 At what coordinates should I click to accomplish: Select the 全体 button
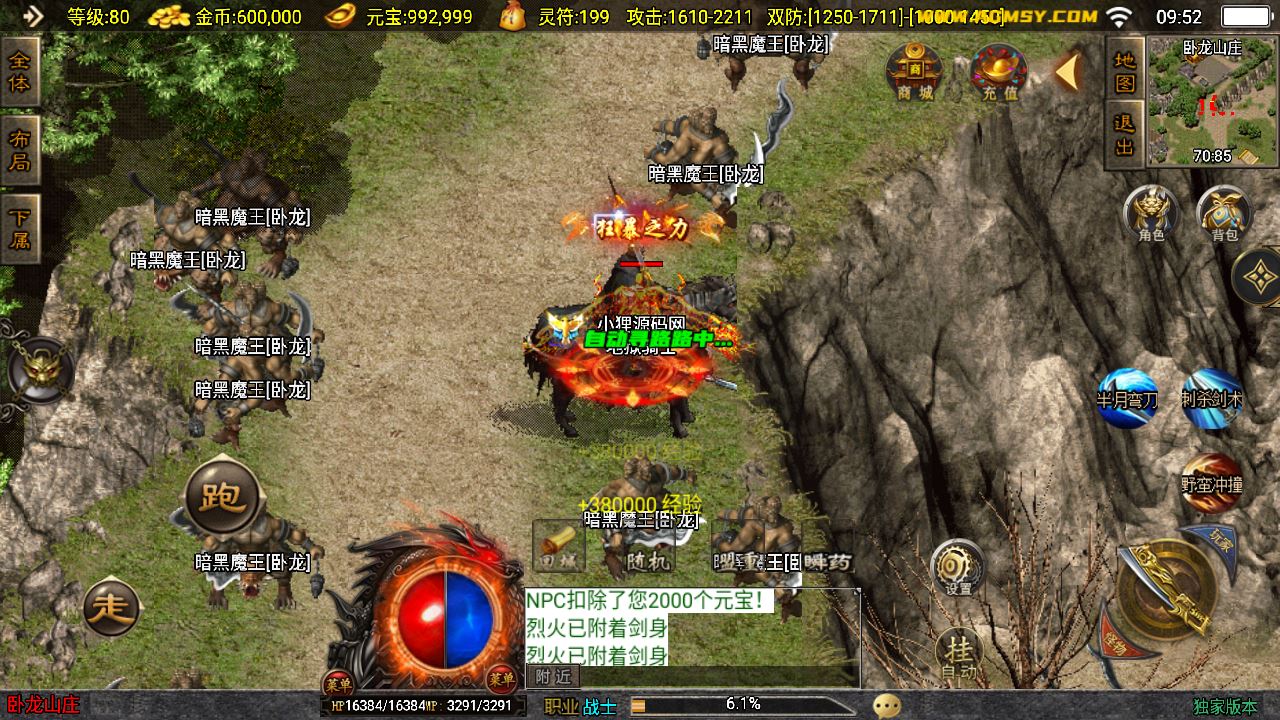pos(19,72)
